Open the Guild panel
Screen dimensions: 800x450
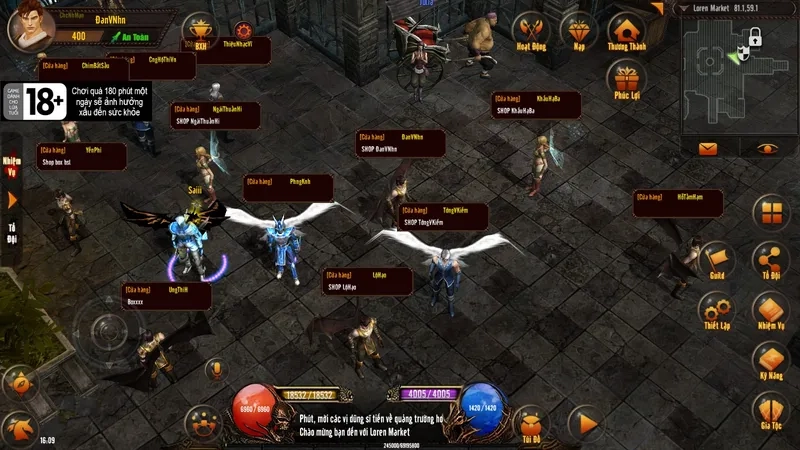(x=716, y=259)
